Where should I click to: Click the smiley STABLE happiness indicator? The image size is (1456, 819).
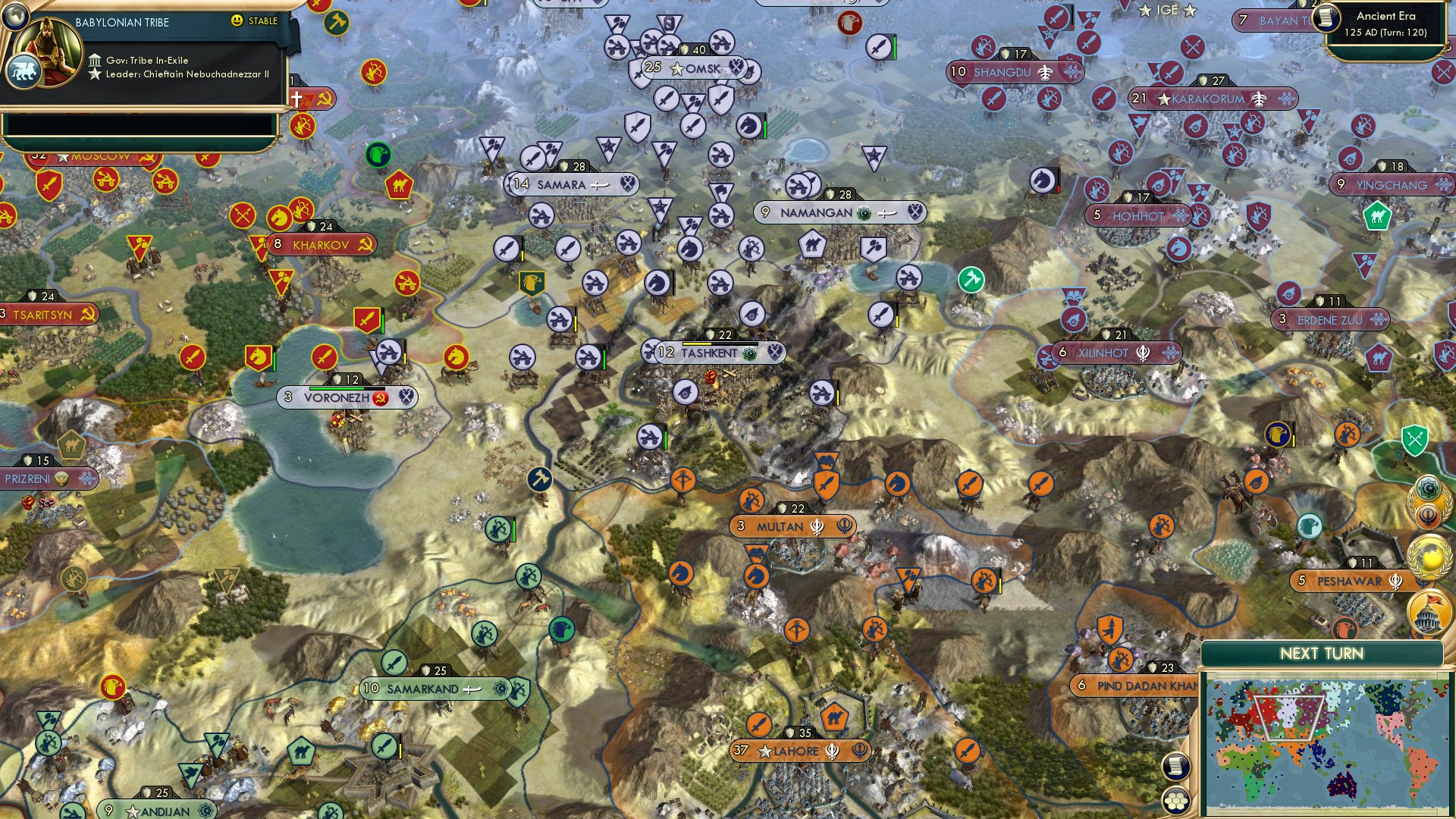pos(237,20)
